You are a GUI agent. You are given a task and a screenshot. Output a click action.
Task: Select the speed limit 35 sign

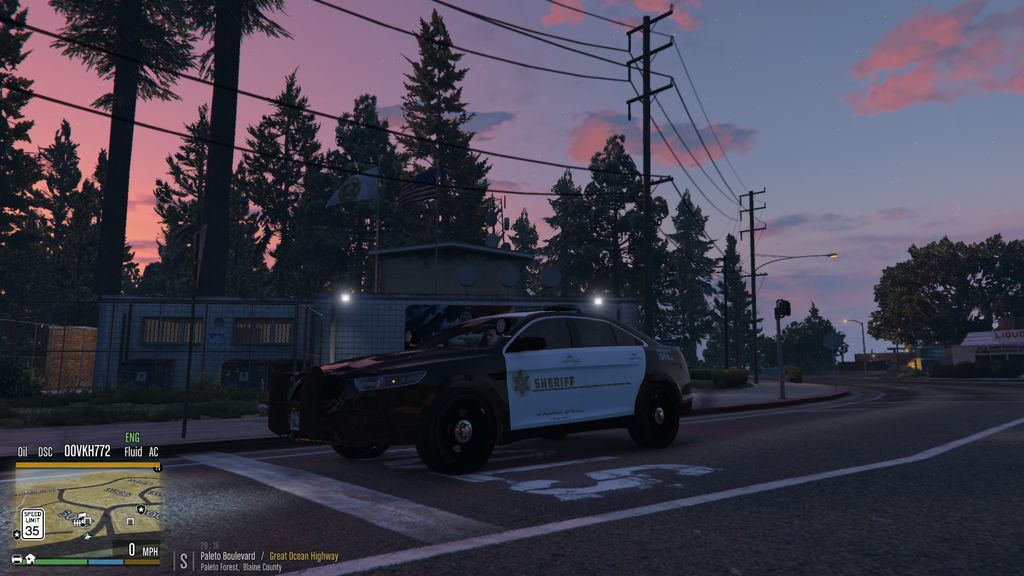(32, 522)
